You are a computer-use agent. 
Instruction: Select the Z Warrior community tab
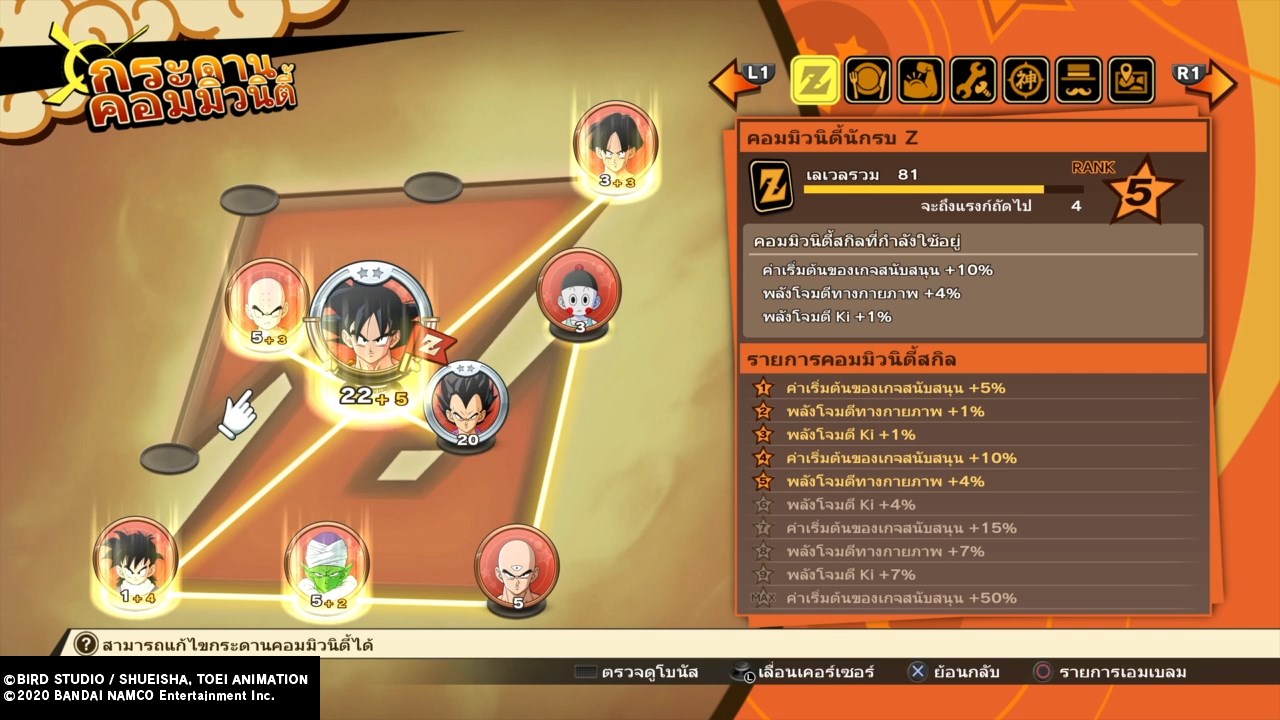click(x=815, y=81)
